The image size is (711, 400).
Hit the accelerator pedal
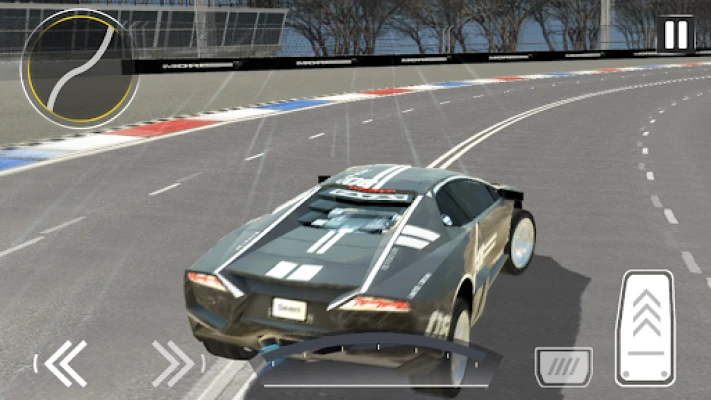click(x=645, y=328)
